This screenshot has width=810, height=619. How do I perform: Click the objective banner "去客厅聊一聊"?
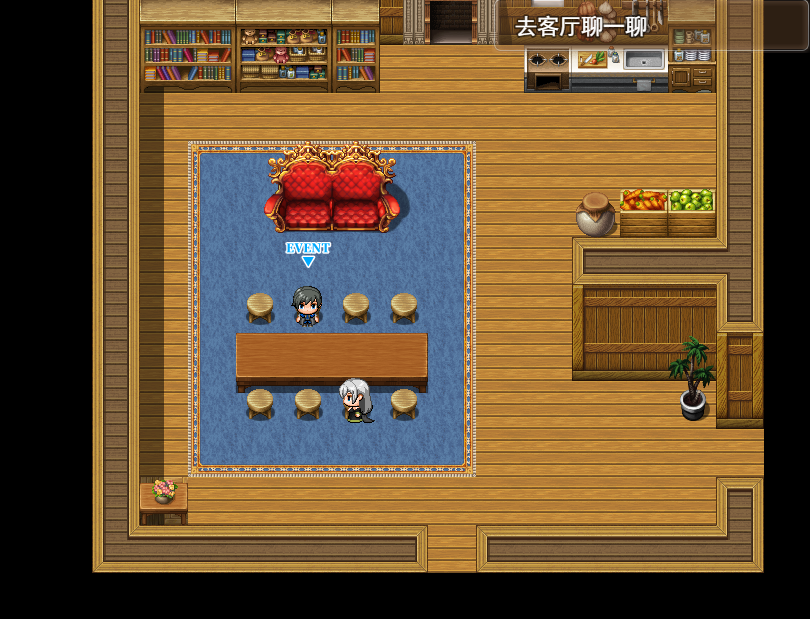click(x=581, y=27)
